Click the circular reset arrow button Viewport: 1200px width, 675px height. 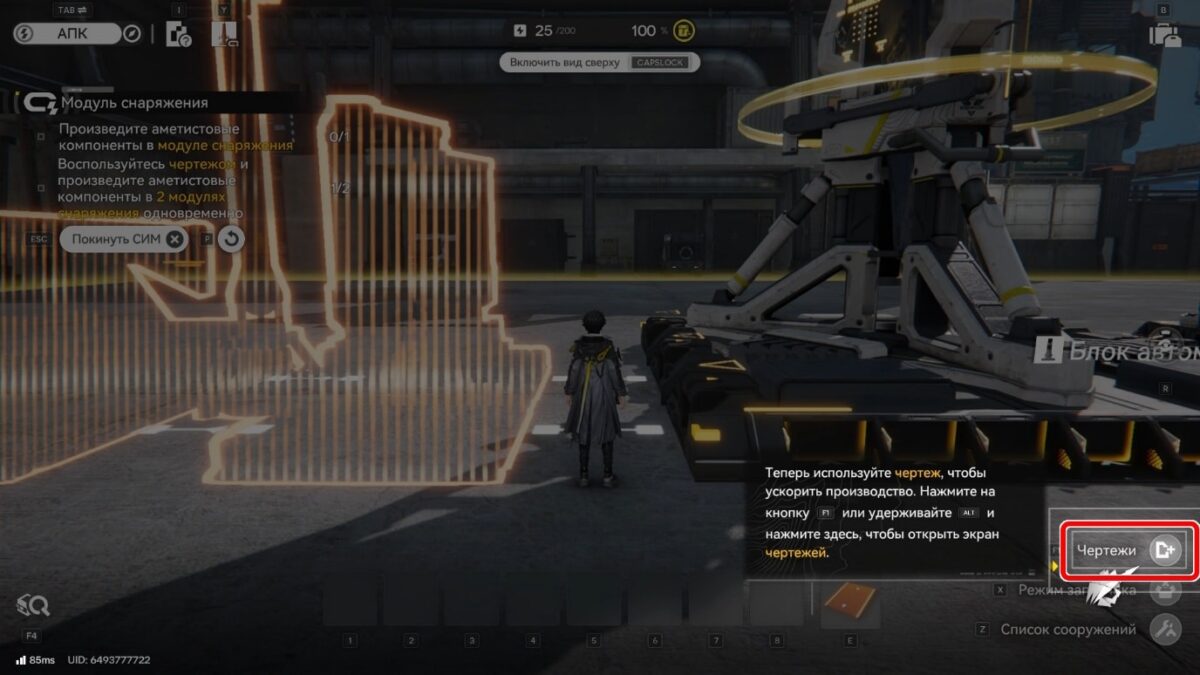(x=231, y=240)
